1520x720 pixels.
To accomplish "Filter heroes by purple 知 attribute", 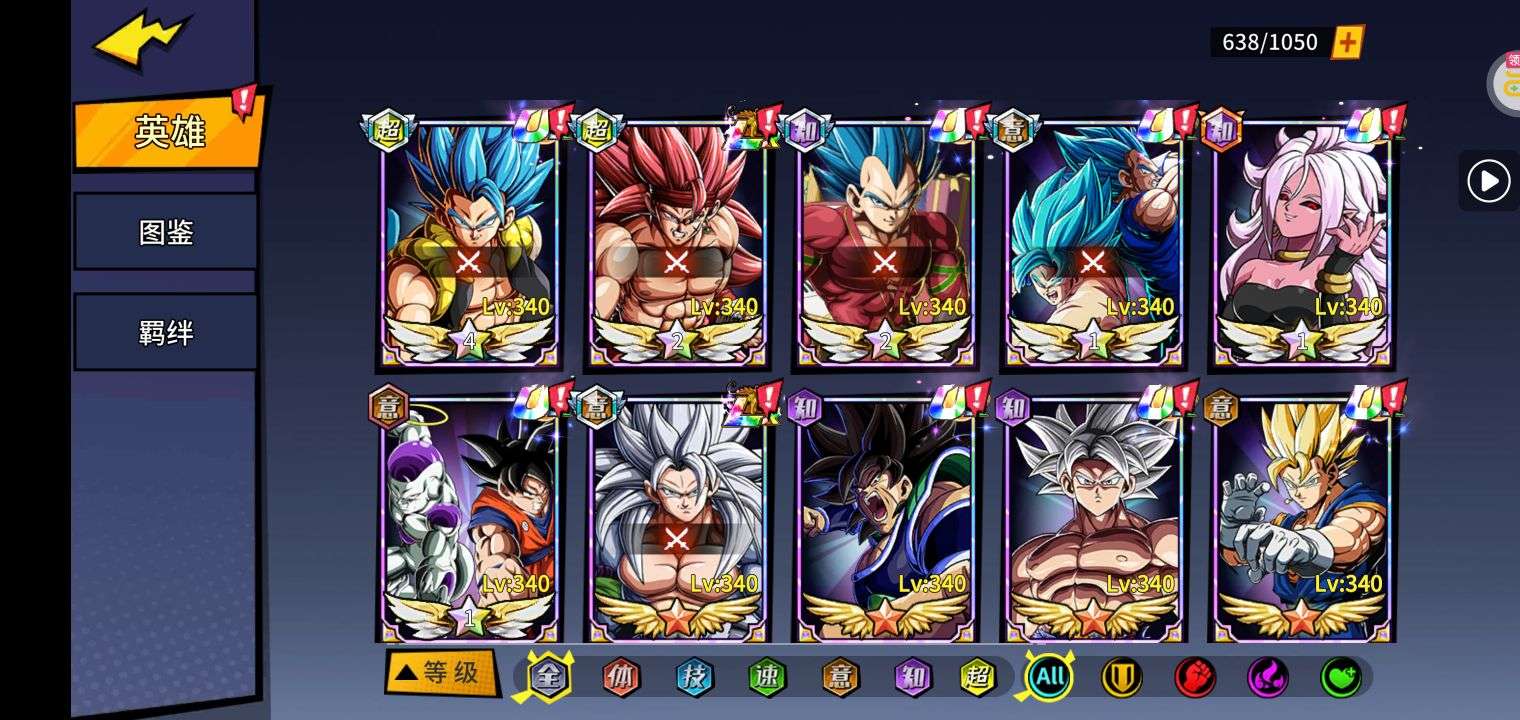I will [913, 677].
